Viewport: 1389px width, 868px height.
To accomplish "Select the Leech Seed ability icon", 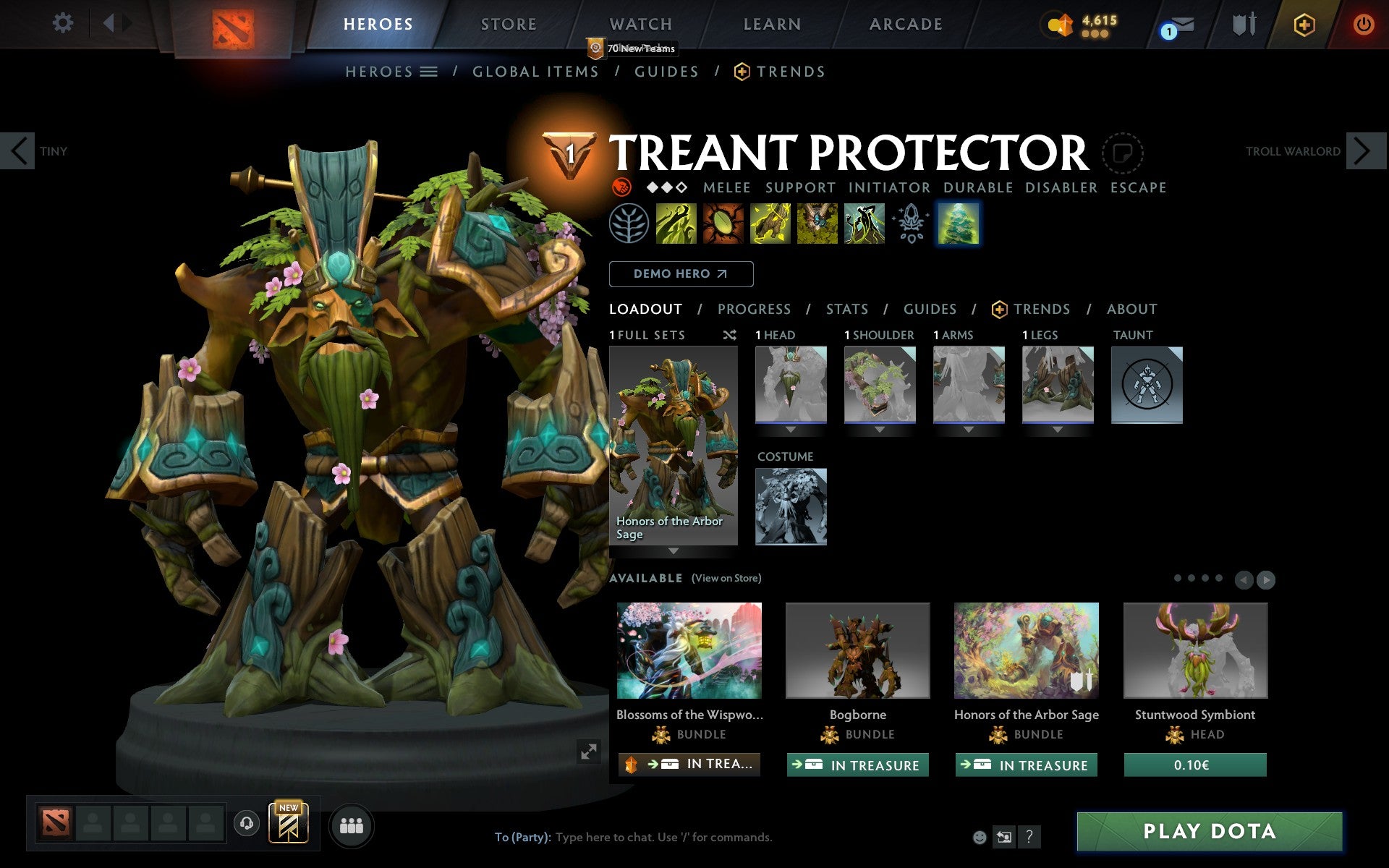I will (x=723, y=223).
